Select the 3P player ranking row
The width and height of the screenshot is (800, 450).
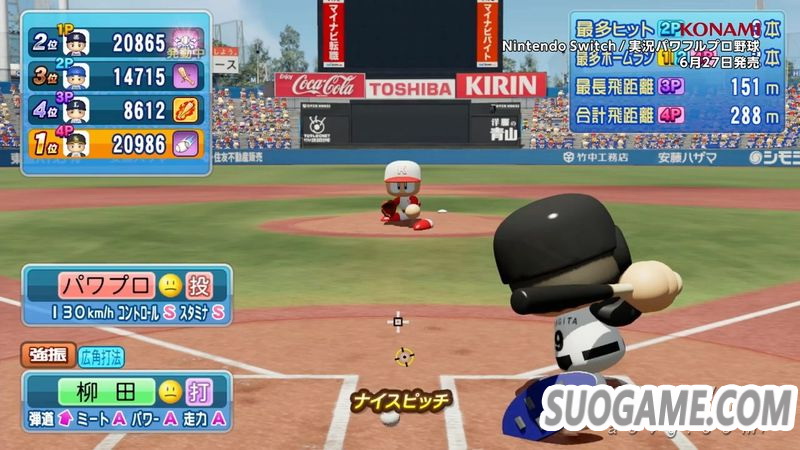tap(115, 110)
